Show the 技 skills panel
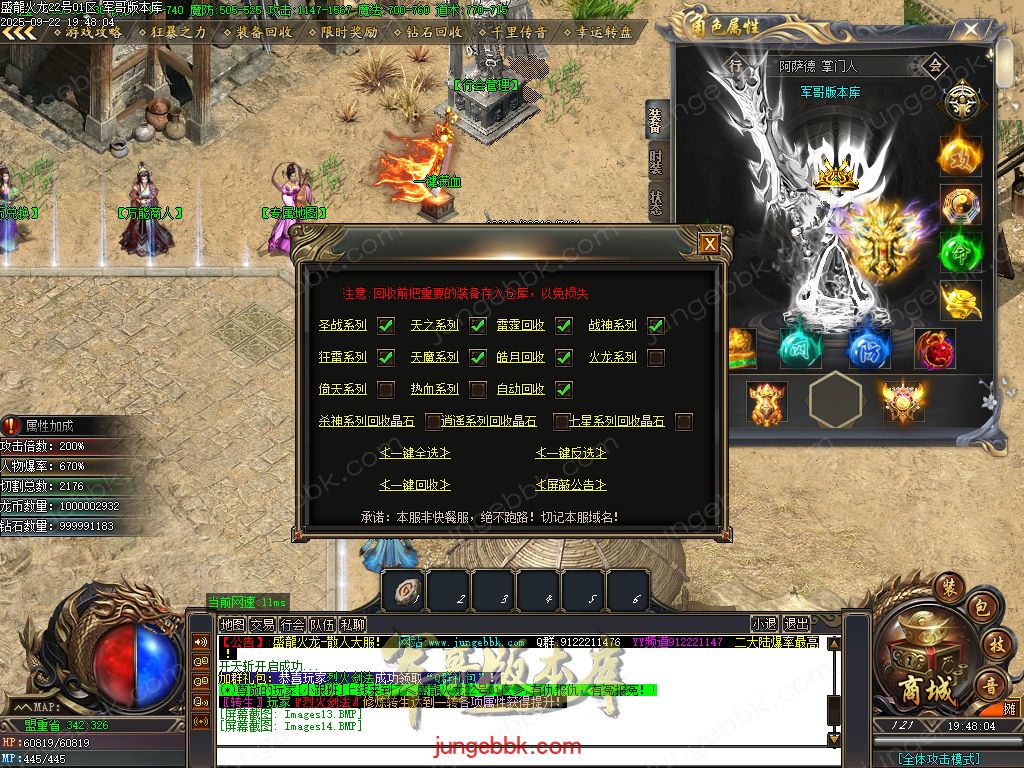Viewport: 1024px width, 768px height. tap(996, 645)
